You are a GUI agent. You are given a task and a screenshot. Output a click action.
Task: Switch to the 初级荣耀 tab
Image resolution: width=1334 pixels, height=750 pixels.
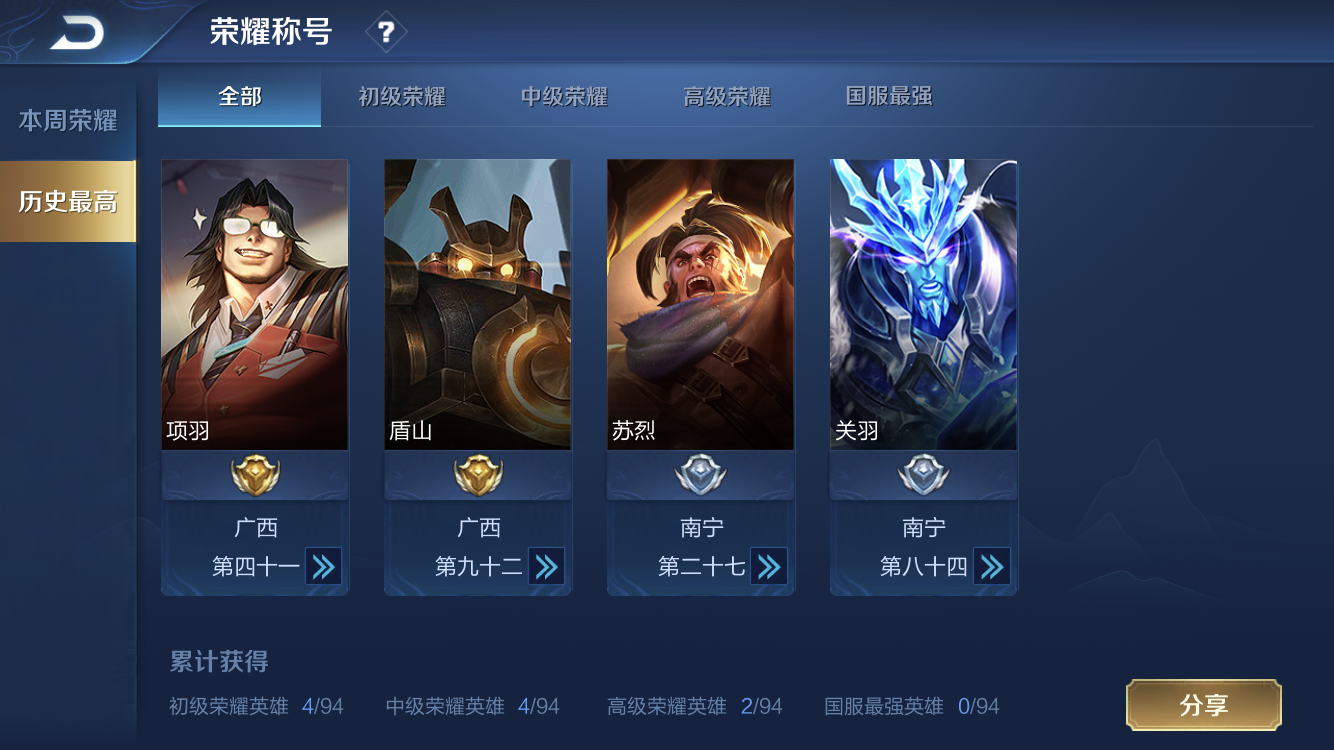[402, 97]
